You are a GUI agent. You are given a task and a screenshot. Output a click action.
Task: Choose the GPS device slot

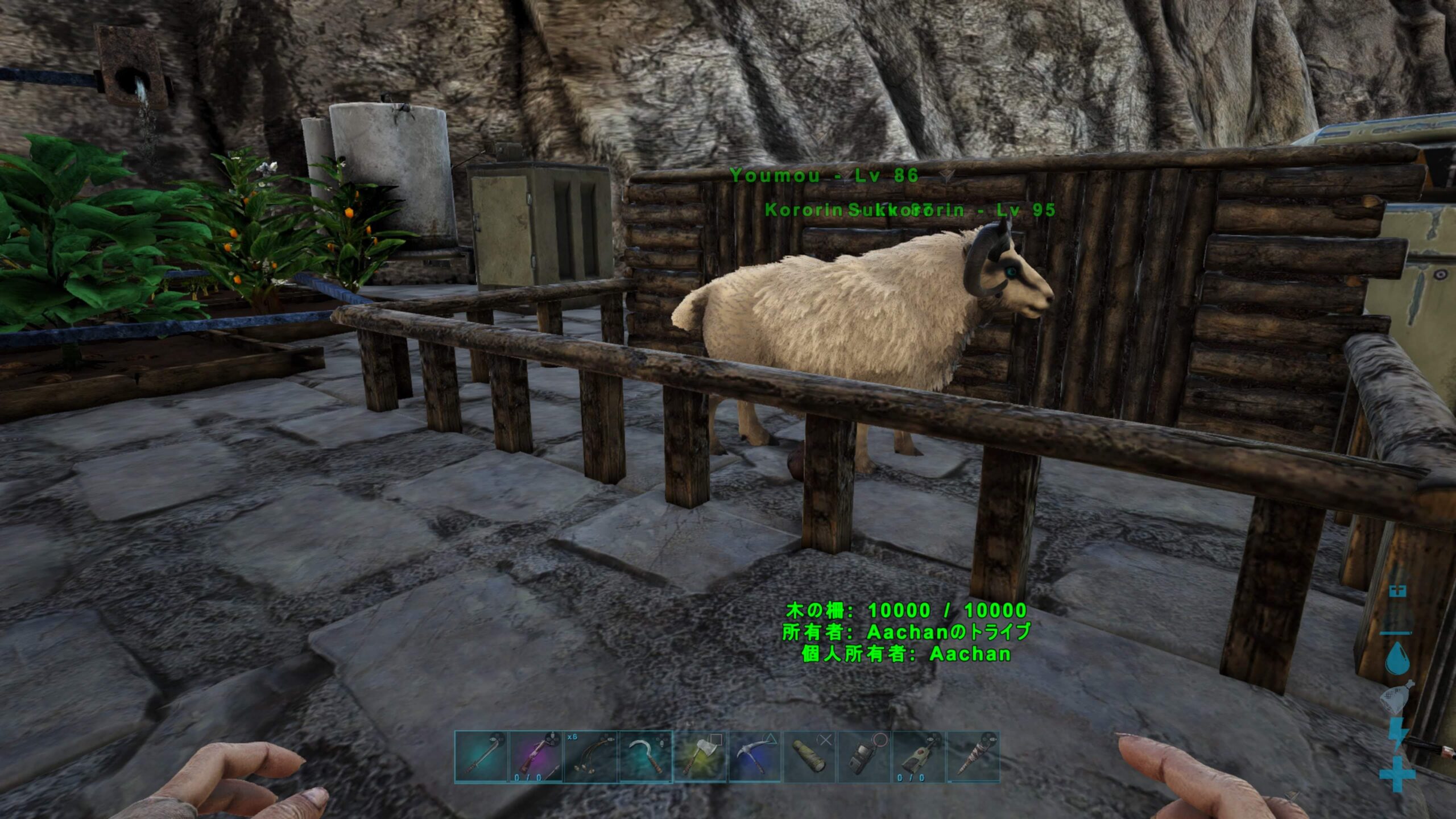click(864, 757)
